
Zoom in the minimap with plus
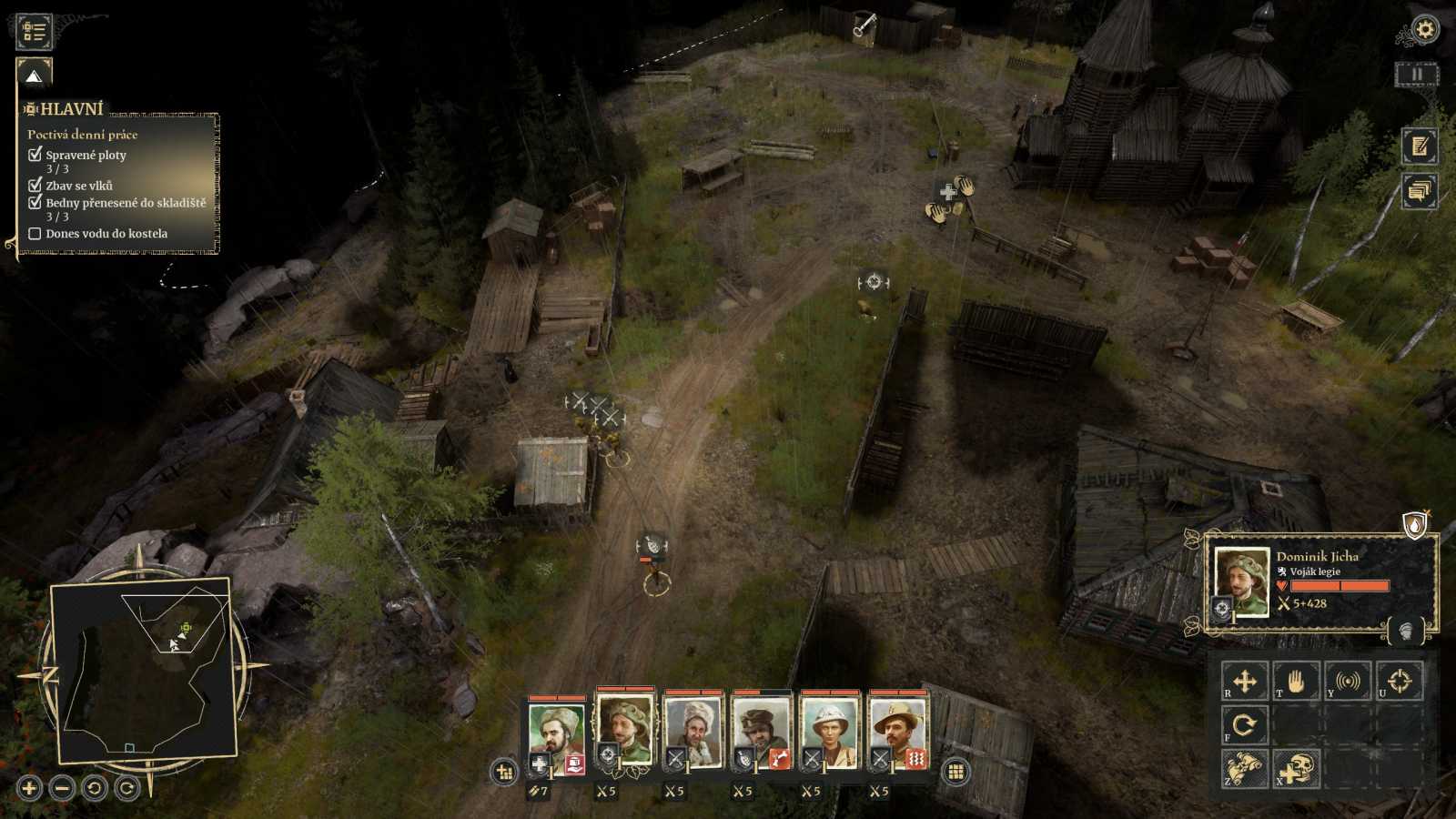(x=29, y=788)
